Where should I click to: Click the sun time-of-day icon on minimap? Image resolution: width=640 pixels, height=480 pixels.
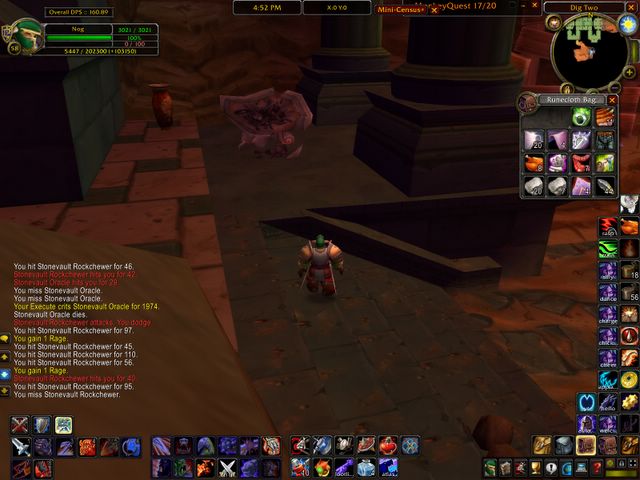(x=626, y=24)
